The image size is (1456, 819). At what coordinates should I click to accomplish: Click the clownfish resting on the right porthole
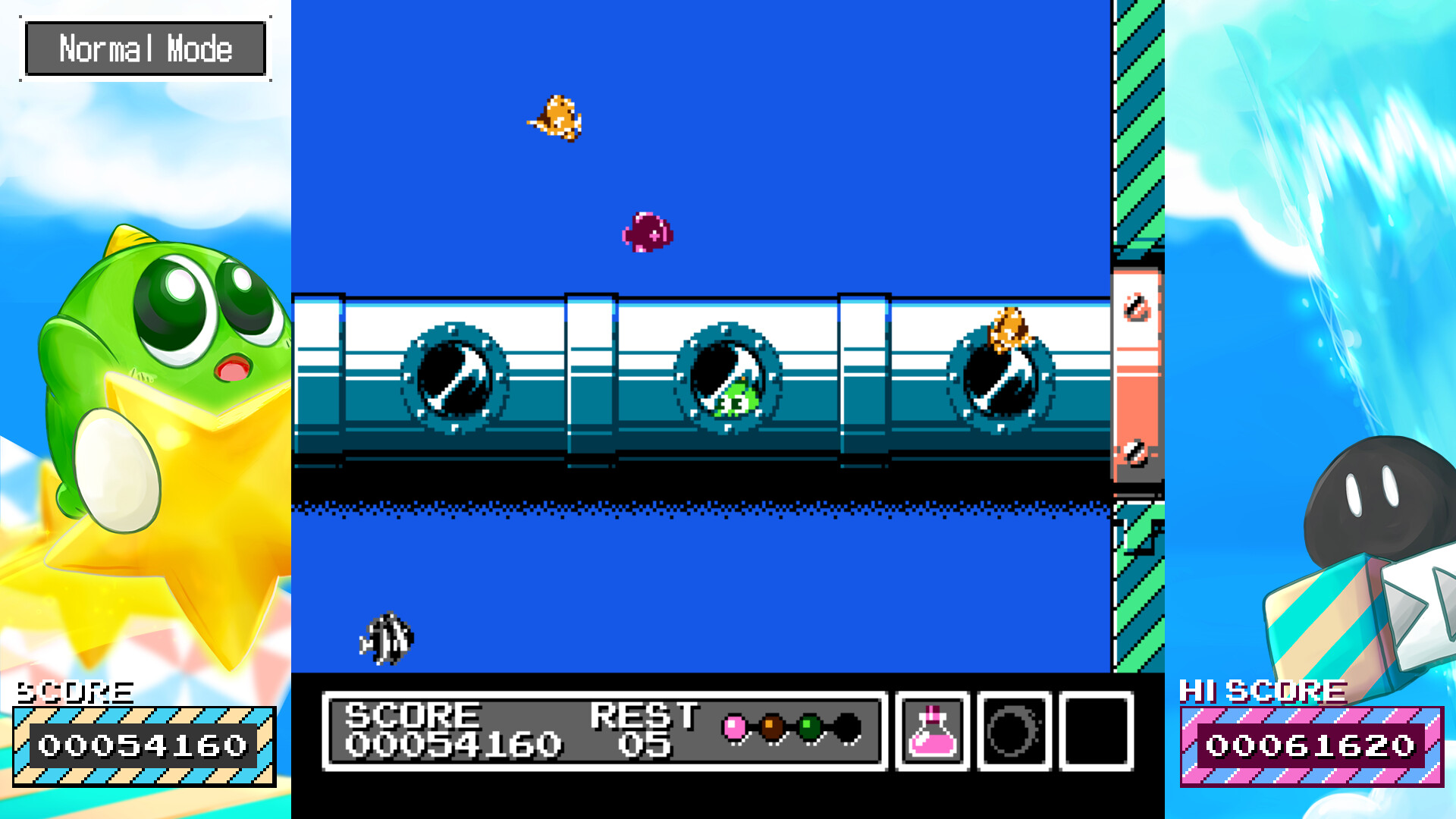1012,328
